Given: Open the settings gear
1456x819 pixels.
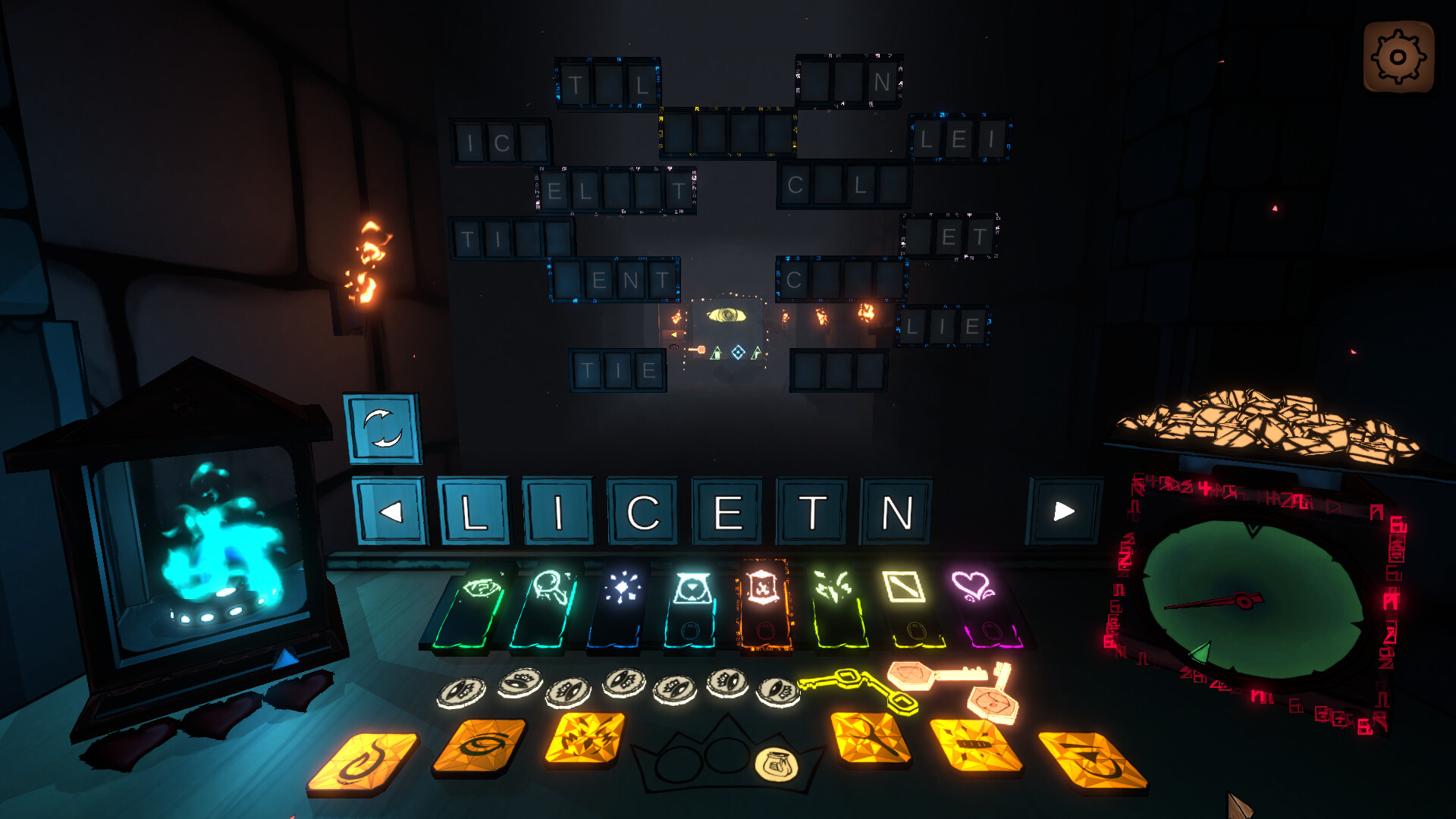Looking at the screenshot, I should pos(1398,57).
